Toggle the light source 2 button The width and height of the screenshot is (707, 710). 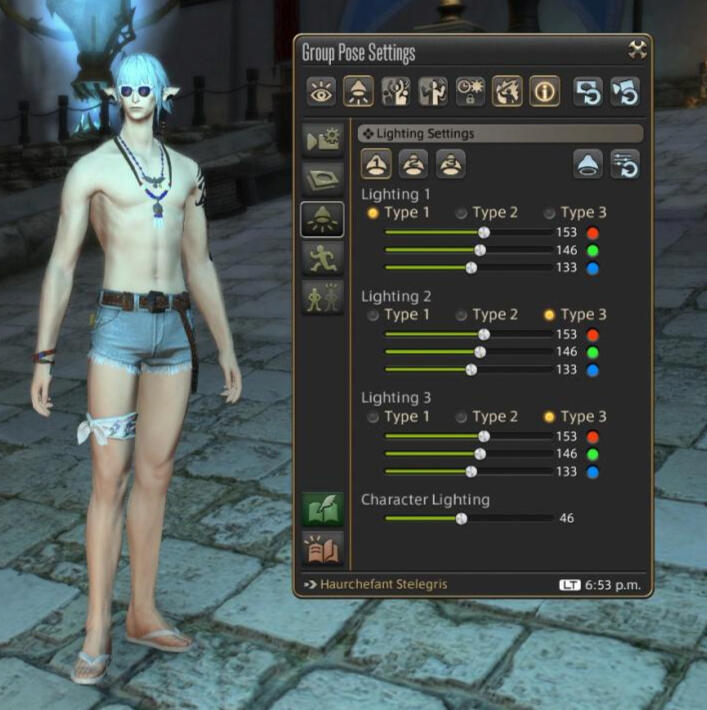[x=413, y=164]
